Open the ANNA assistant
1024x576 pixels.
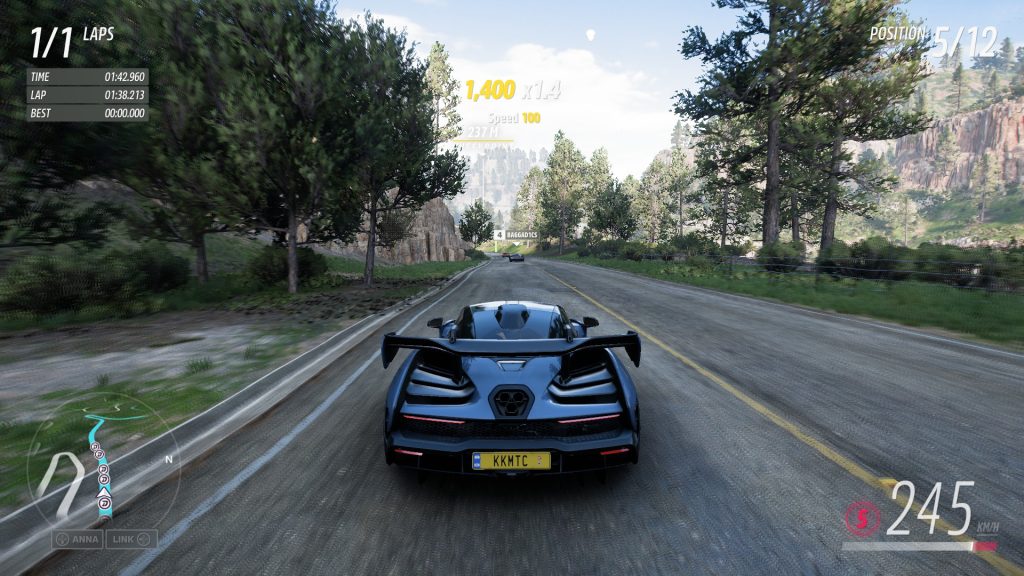[78, 539]
